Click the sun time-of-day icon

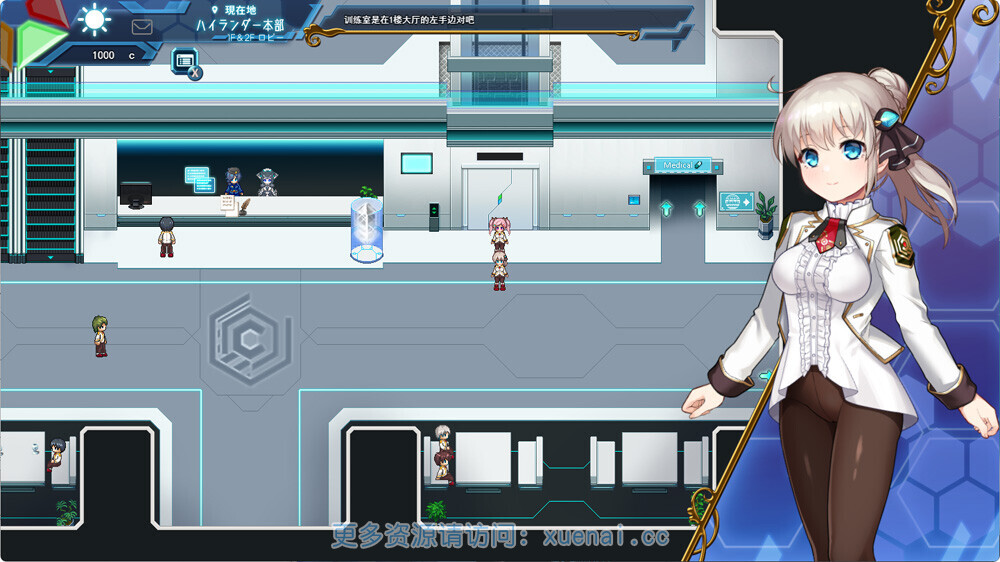click(96, 18)
